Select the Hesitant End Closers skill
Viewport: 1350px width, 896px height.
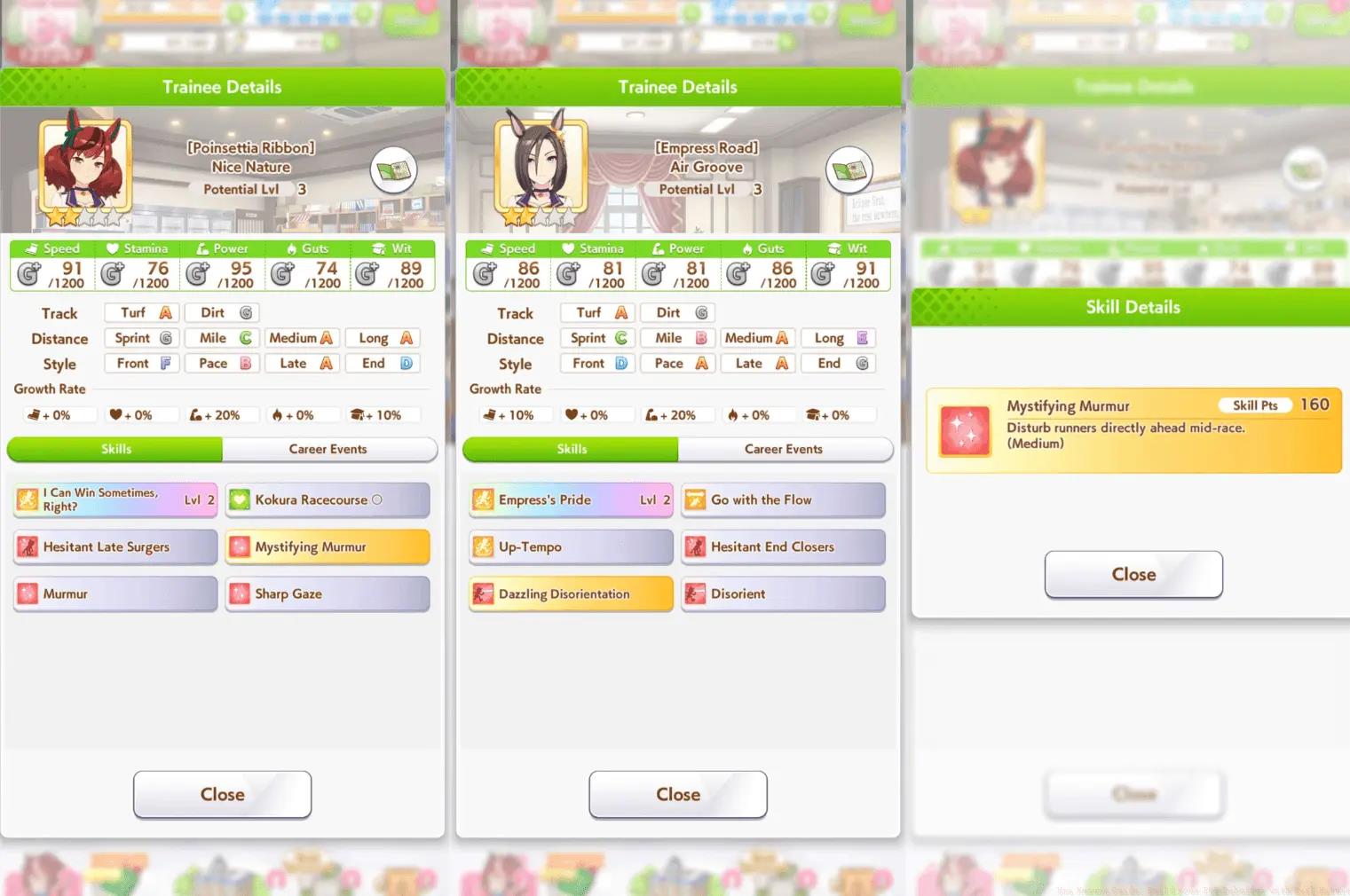point(783,547)
